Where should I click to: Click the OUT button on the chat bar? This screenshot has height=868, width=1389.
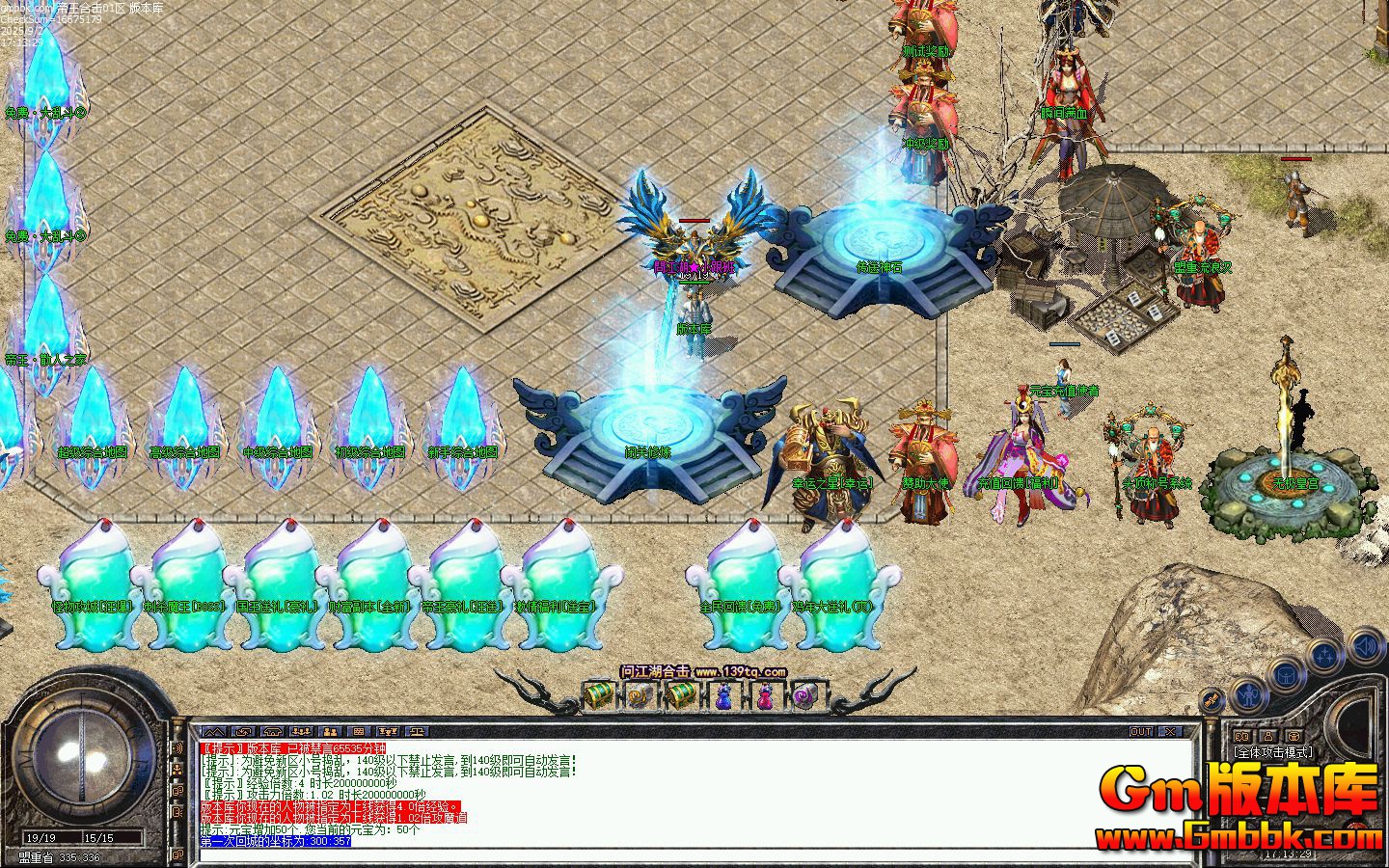click(x=1141, y=732)
